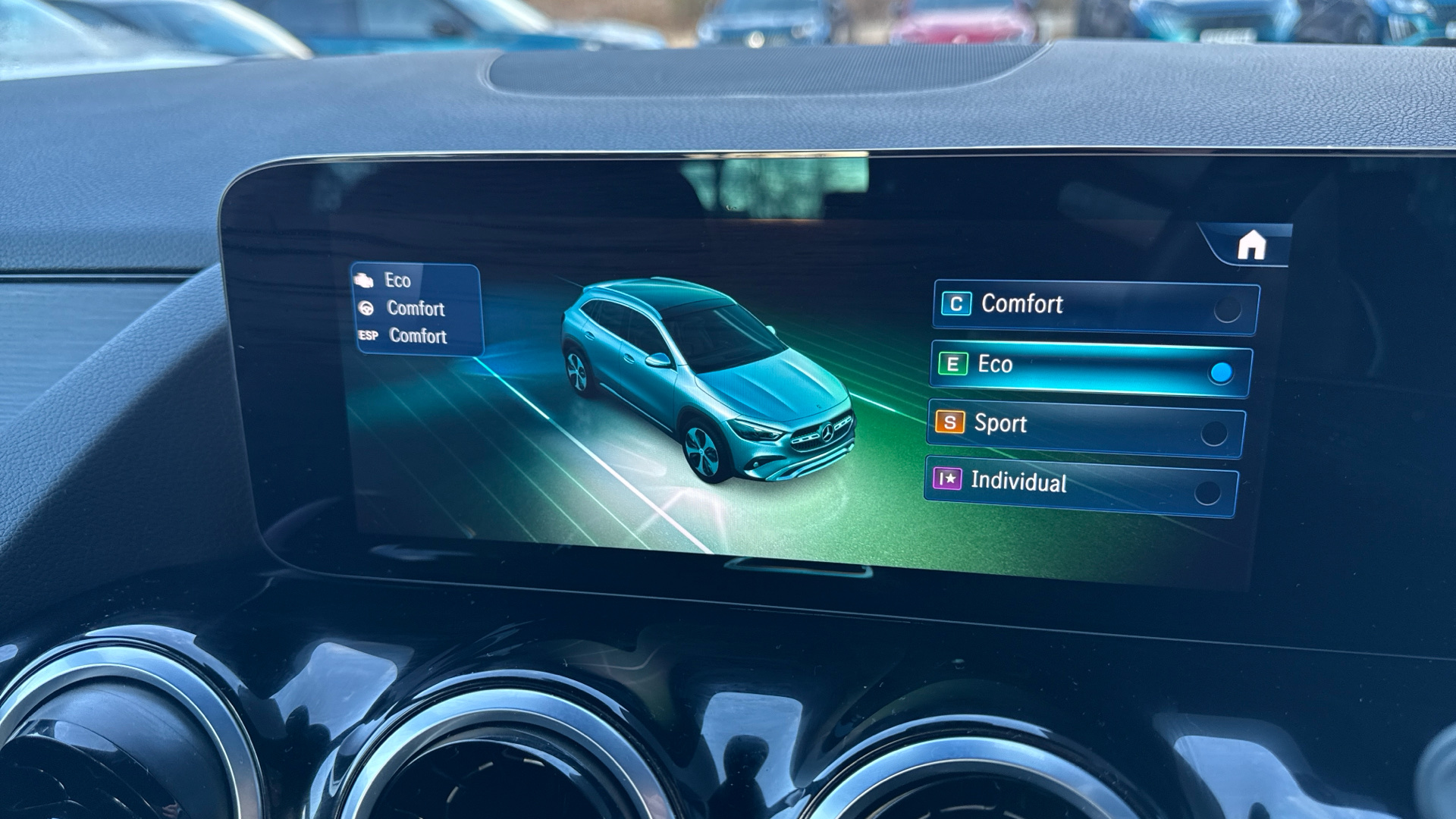Tap the steering wheel icon in status panel
1456x819 pixels.
pyautogui.click(x=365, y=308)
